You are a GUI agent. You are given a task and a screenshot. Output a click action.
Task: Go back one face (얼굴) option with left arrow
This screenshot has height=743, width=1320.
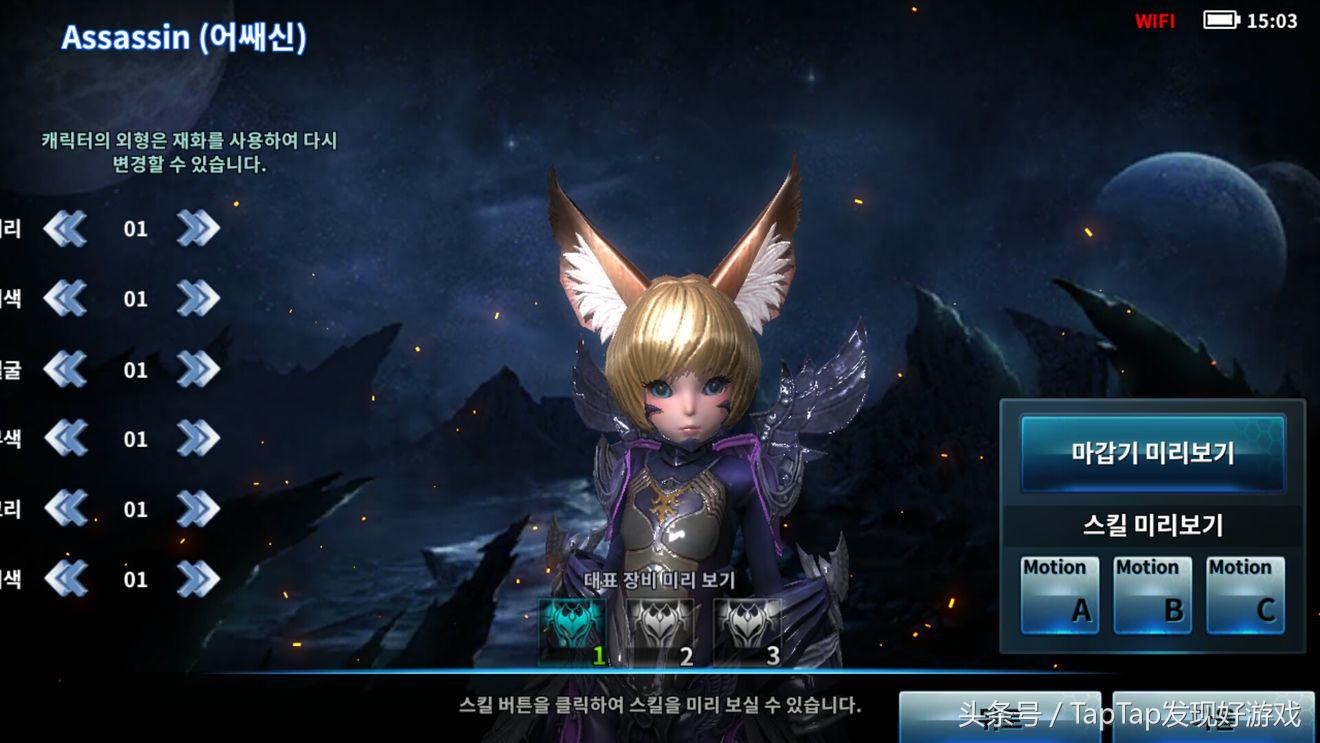66,369
